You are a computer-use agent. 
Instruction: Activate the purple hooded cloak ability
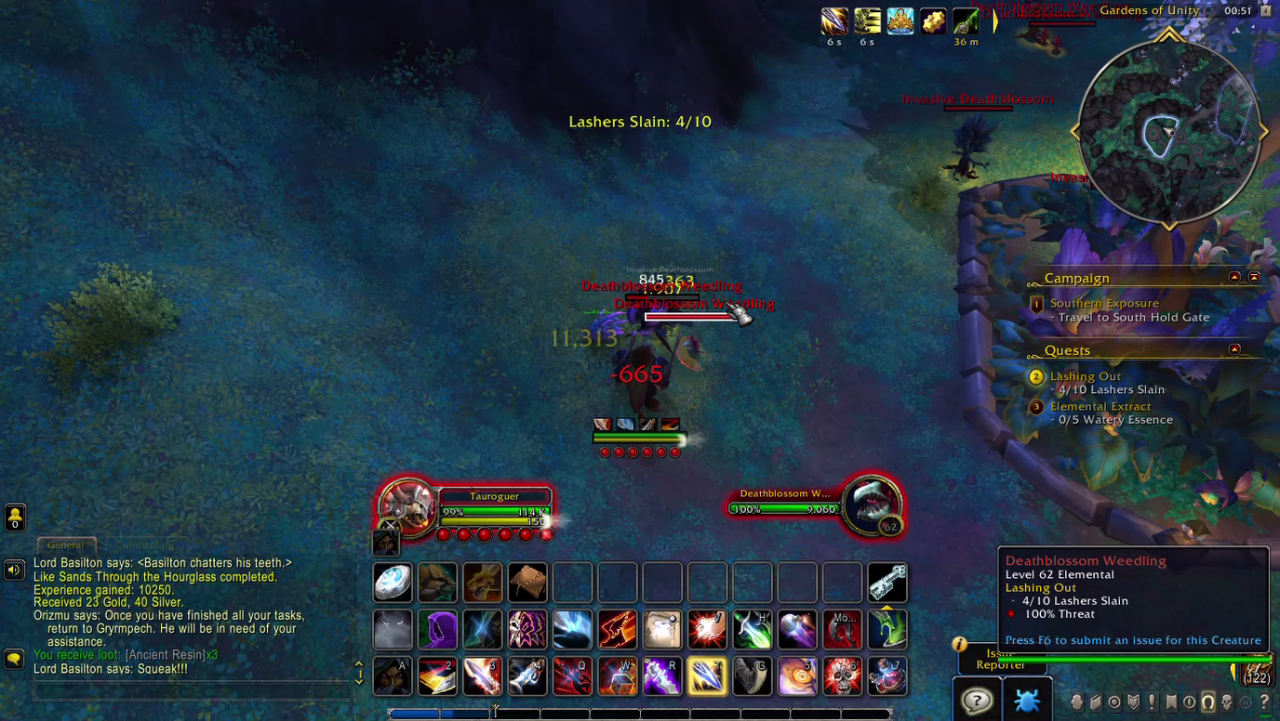[438, 630]
